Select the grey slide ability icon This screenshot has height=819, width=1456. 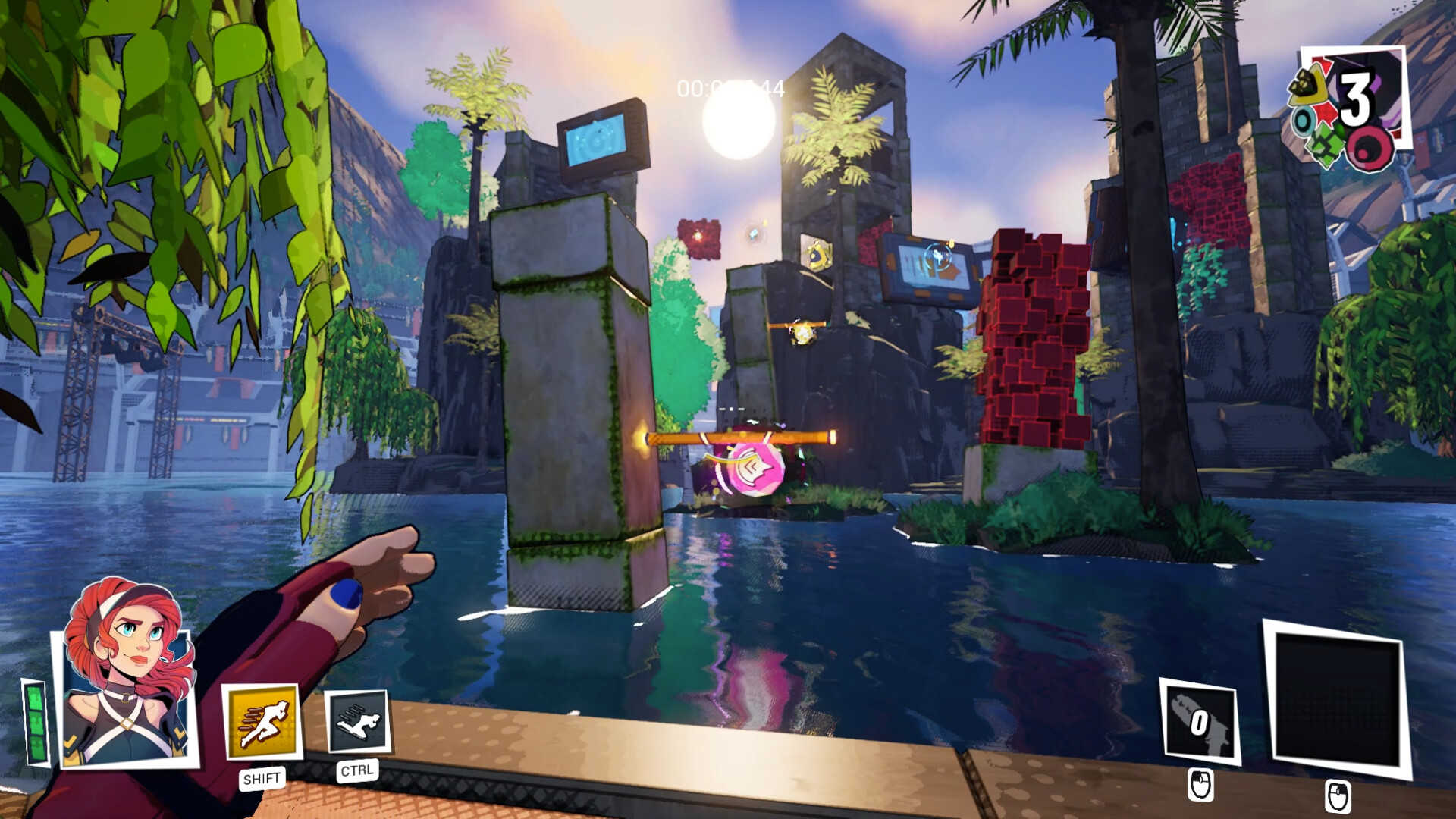(357, 722)
